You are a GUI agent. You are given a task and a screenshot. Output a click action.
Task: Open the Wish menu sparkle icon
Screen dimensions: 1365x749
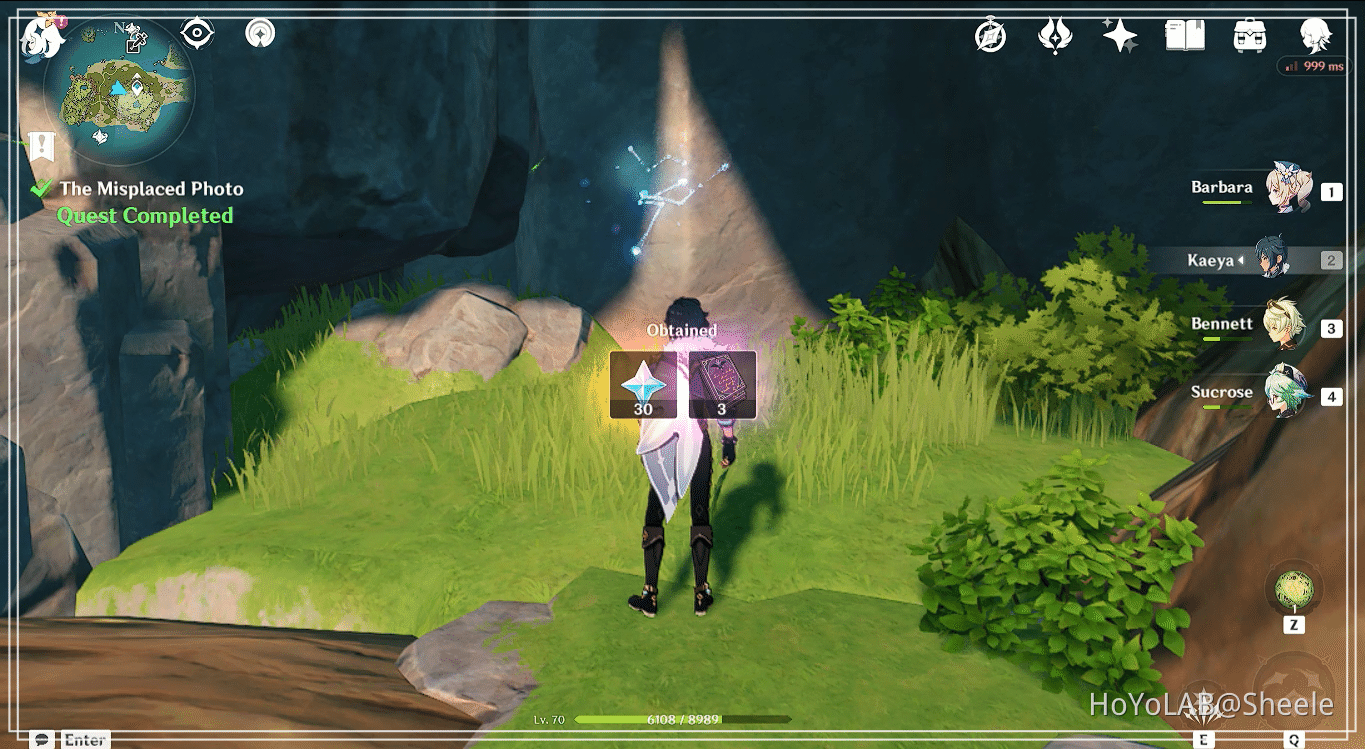pos(1119,35)
